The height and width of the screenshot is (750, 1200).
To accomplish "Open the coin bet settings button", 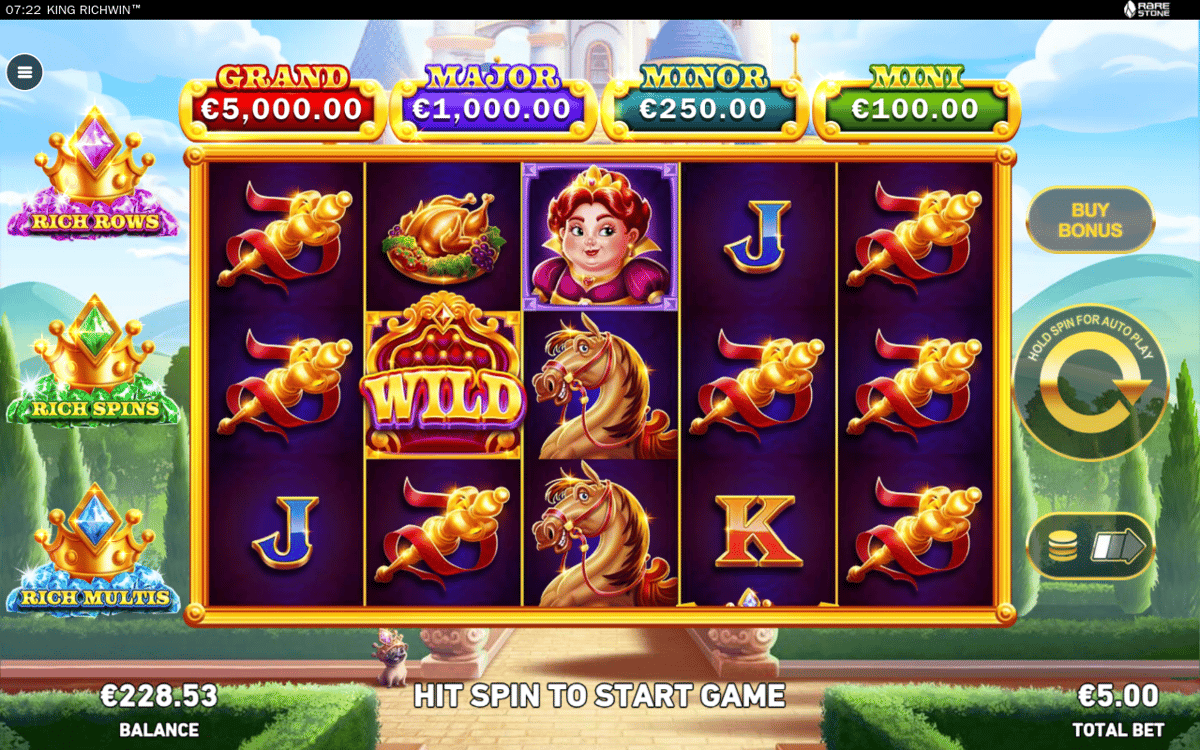I will tap(1090, 546).
